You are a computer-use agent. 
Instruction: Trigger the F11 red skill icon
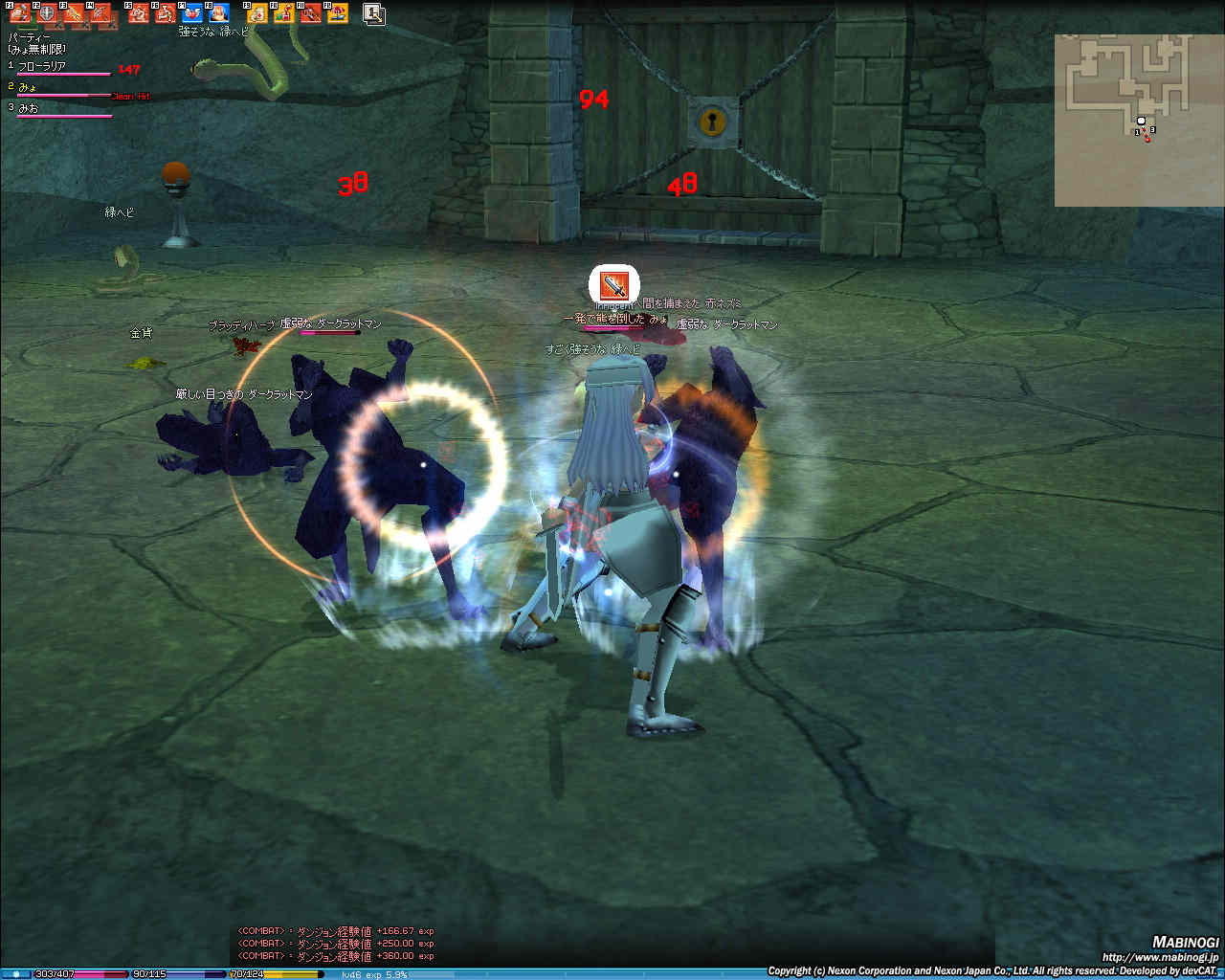tap(311, 13)
